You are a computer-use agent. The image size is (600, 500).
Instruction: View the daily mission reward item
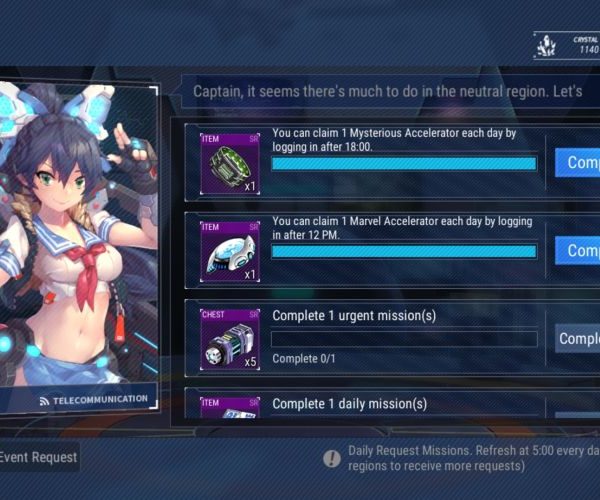coord(230,408)
